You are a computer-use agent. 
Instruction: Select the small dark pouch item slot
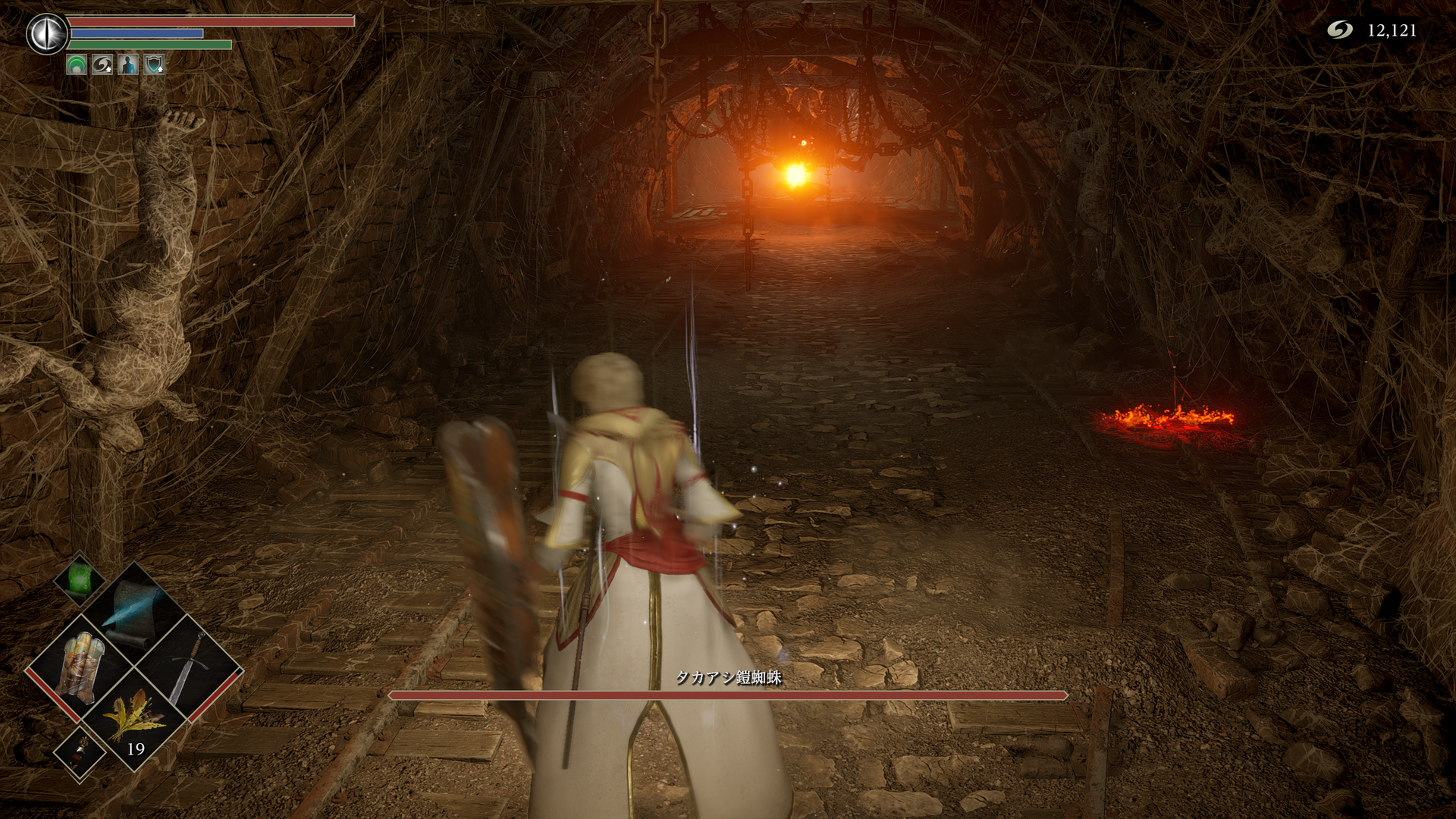point(80,752)
